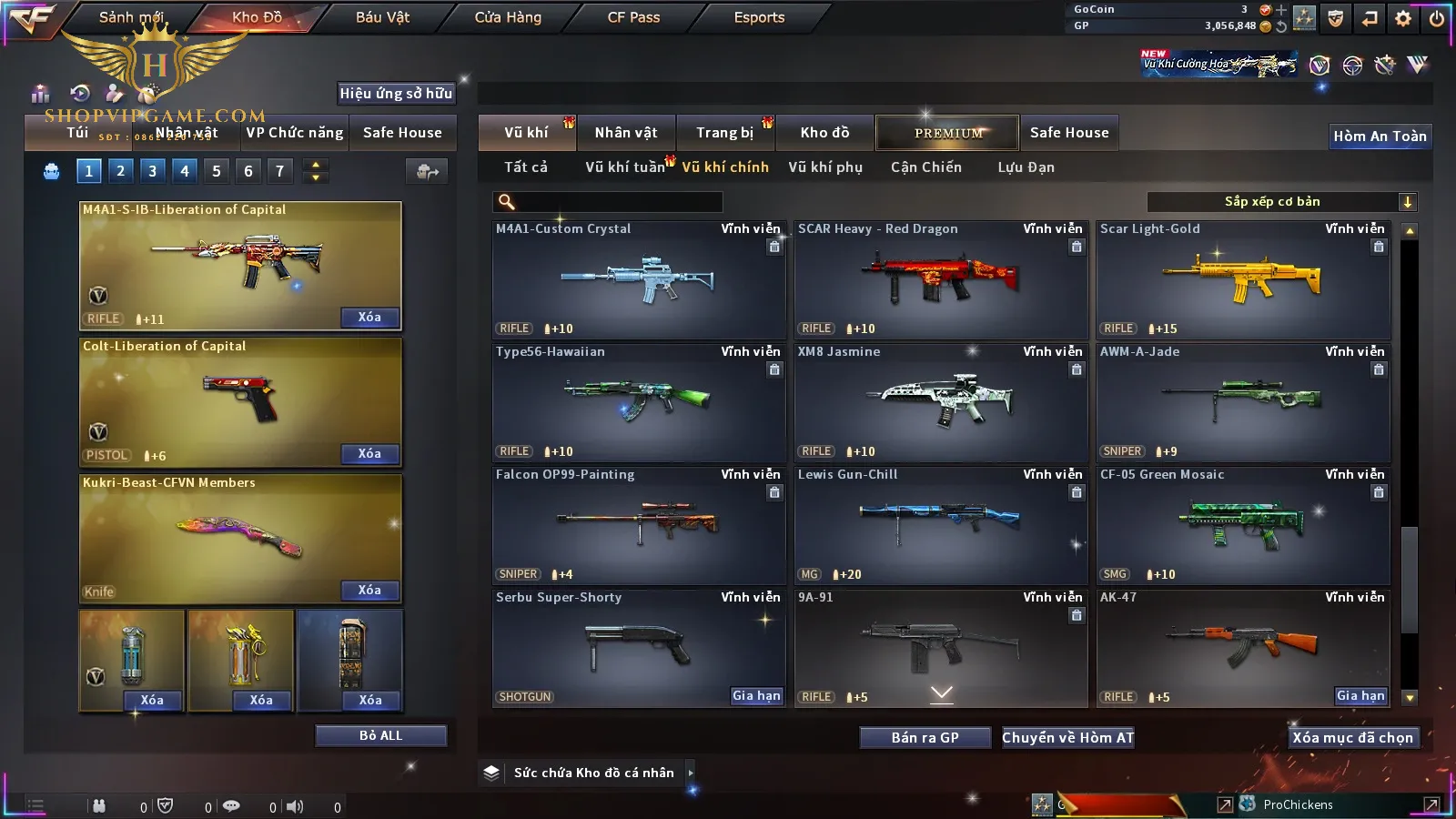Pick the AWM-A-Jade sniper tile
The image size is (1456, 819).
click(x=1243, y=403)
